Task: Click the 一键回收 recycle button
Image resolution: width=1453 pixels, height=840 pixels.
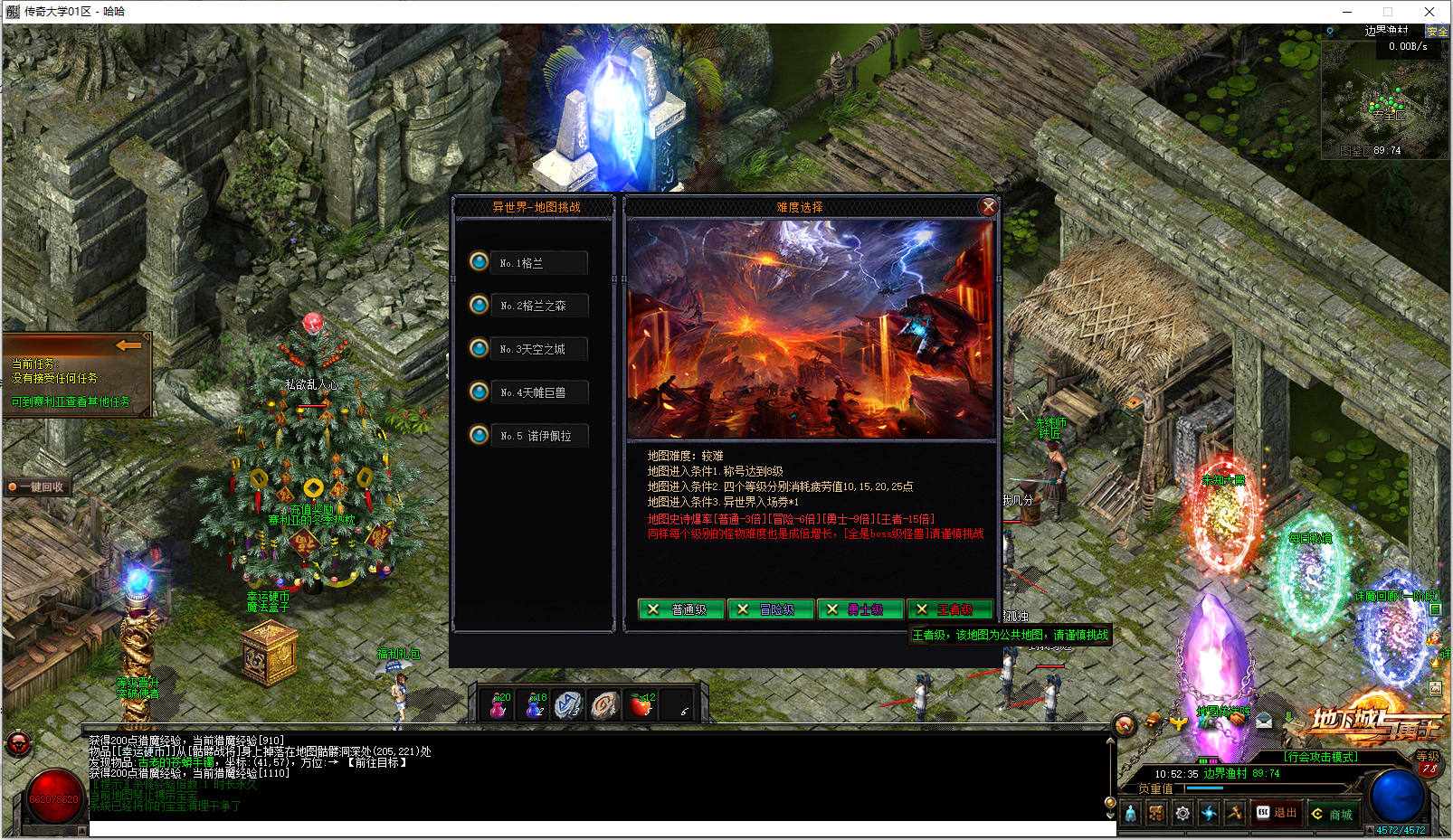Action: coord(38,486)
